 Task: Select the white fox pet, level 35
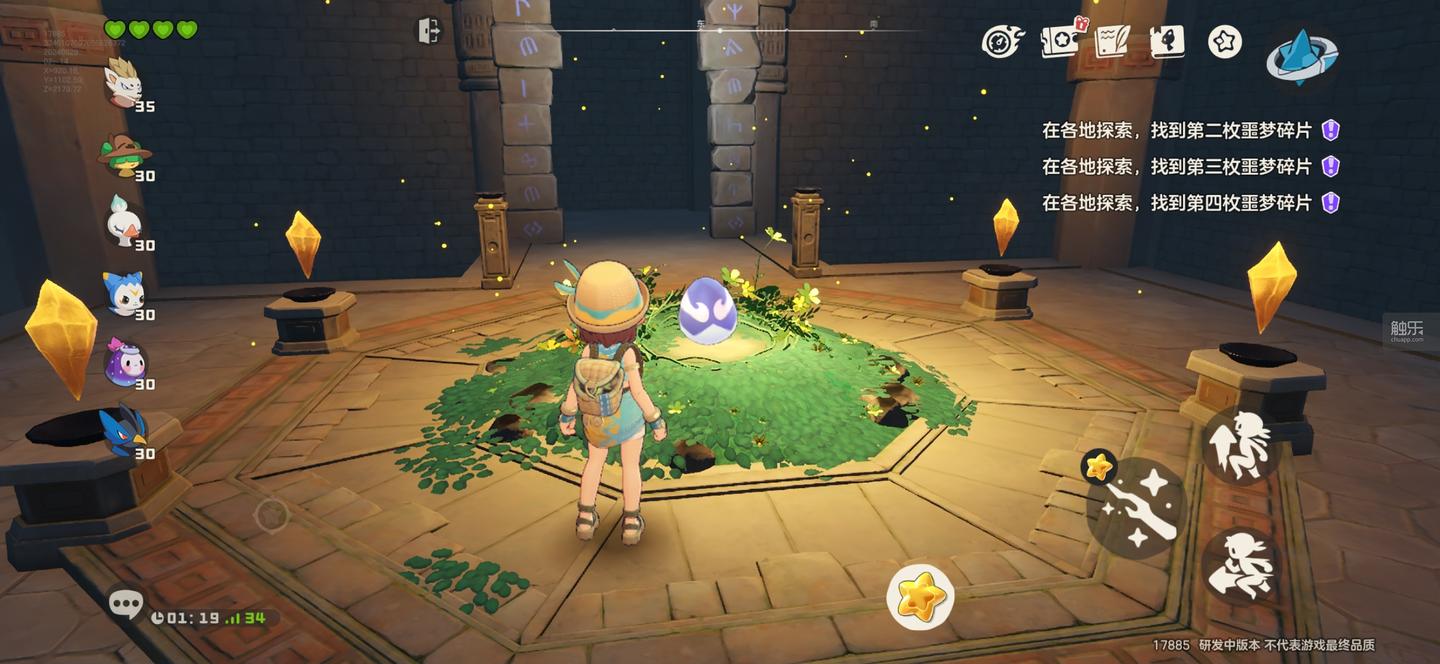click(x=124, y=83)
